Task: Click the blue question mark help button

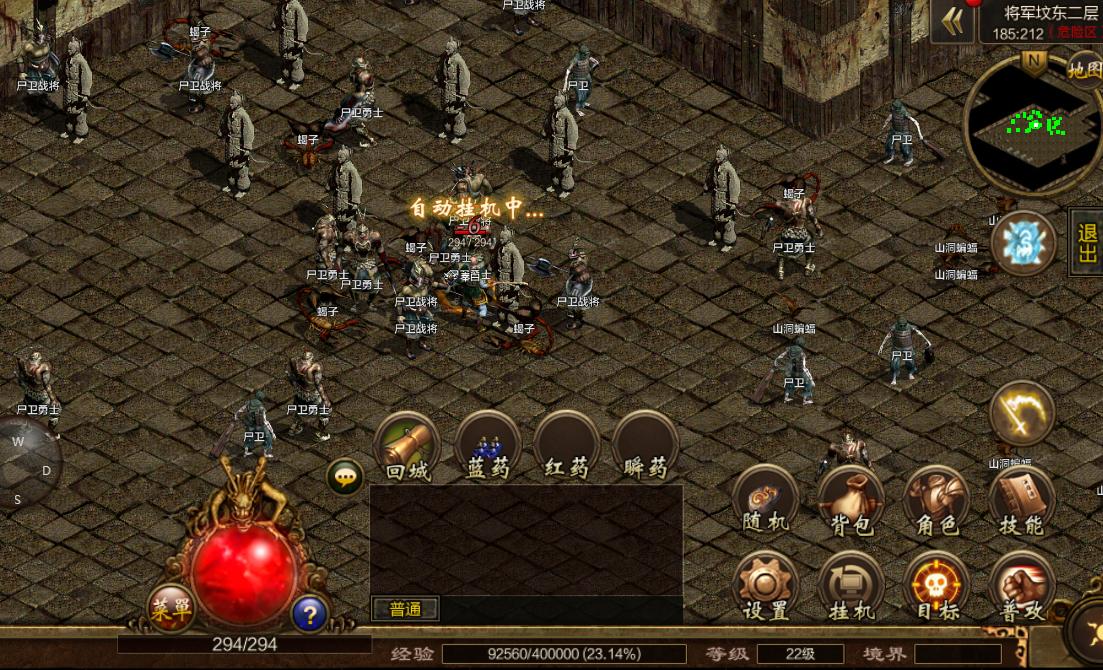Action: pos(310,613)
